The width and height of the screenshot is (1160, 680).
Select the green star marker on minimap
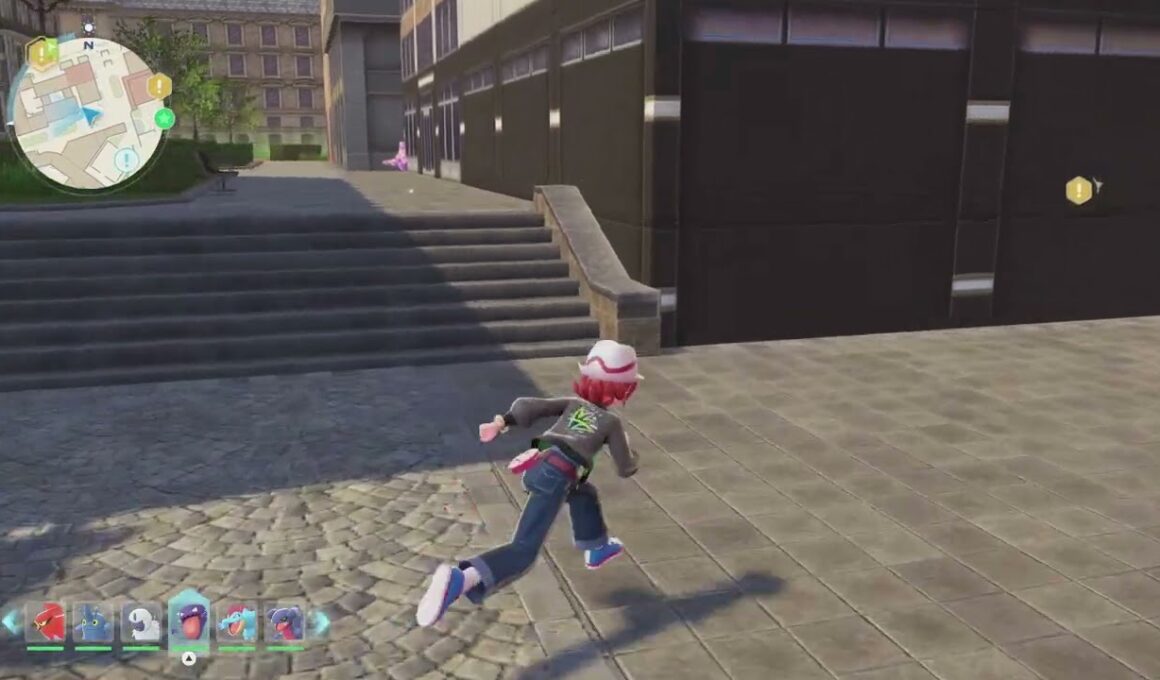[165, 119]
